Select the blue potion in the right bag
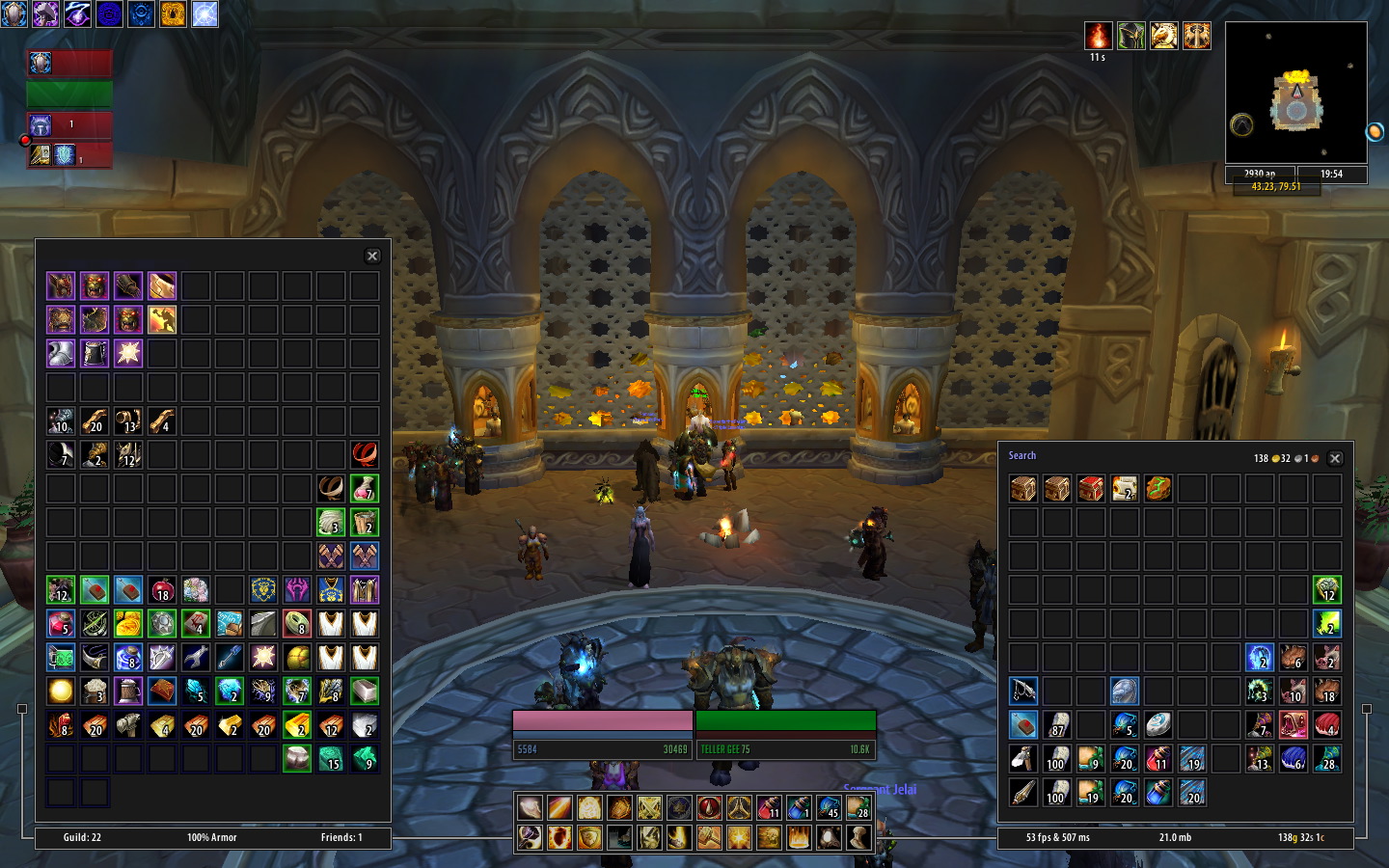1389x868 pixels. click(x=1158, y=792)
